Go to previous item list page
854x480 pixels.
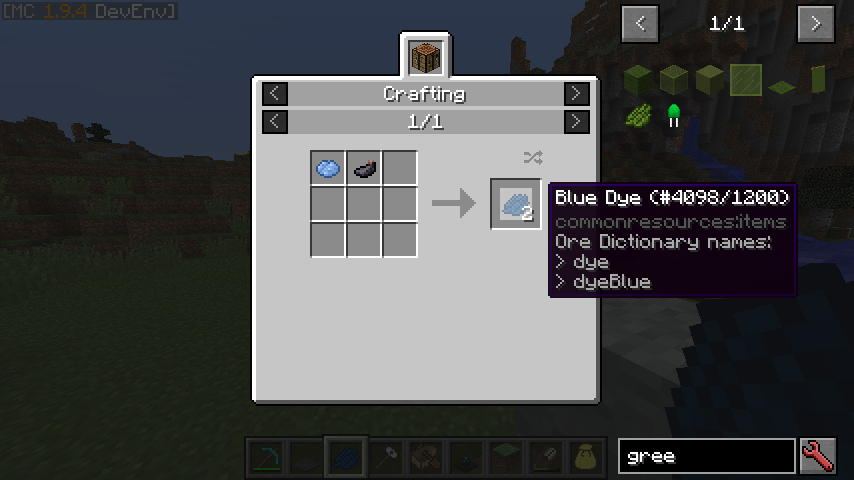640,23
